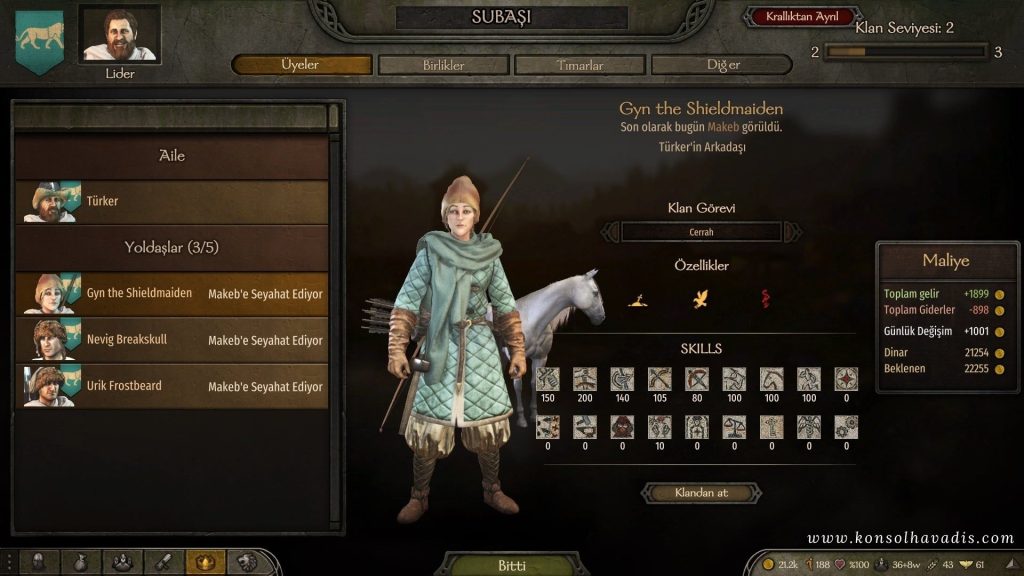Open the Birlikler tab
The height and width of the screenshot is (576, 1024).
tap(443, 65)
